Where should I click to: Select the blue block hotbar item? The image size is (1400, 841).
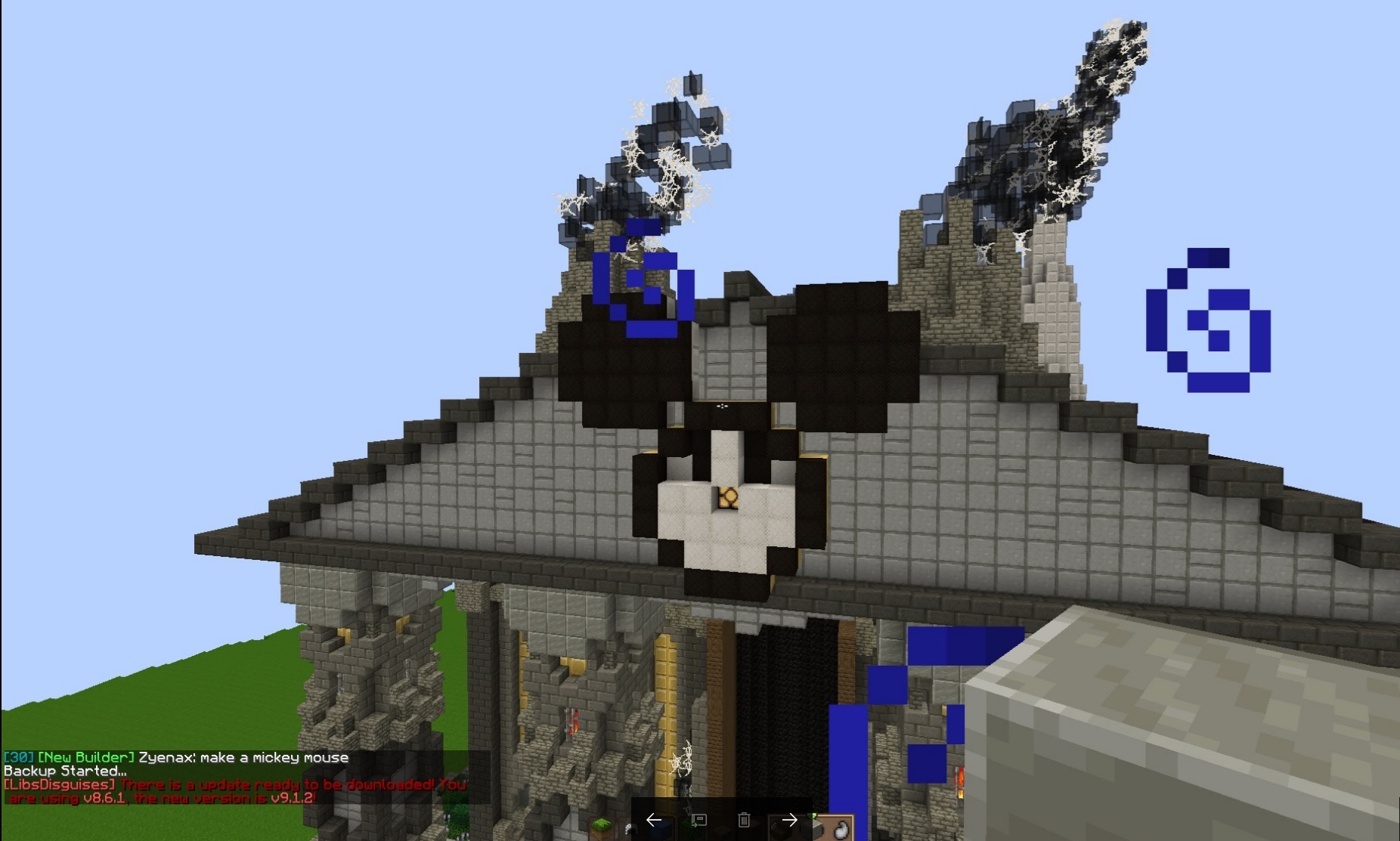[x=661, y=829]
